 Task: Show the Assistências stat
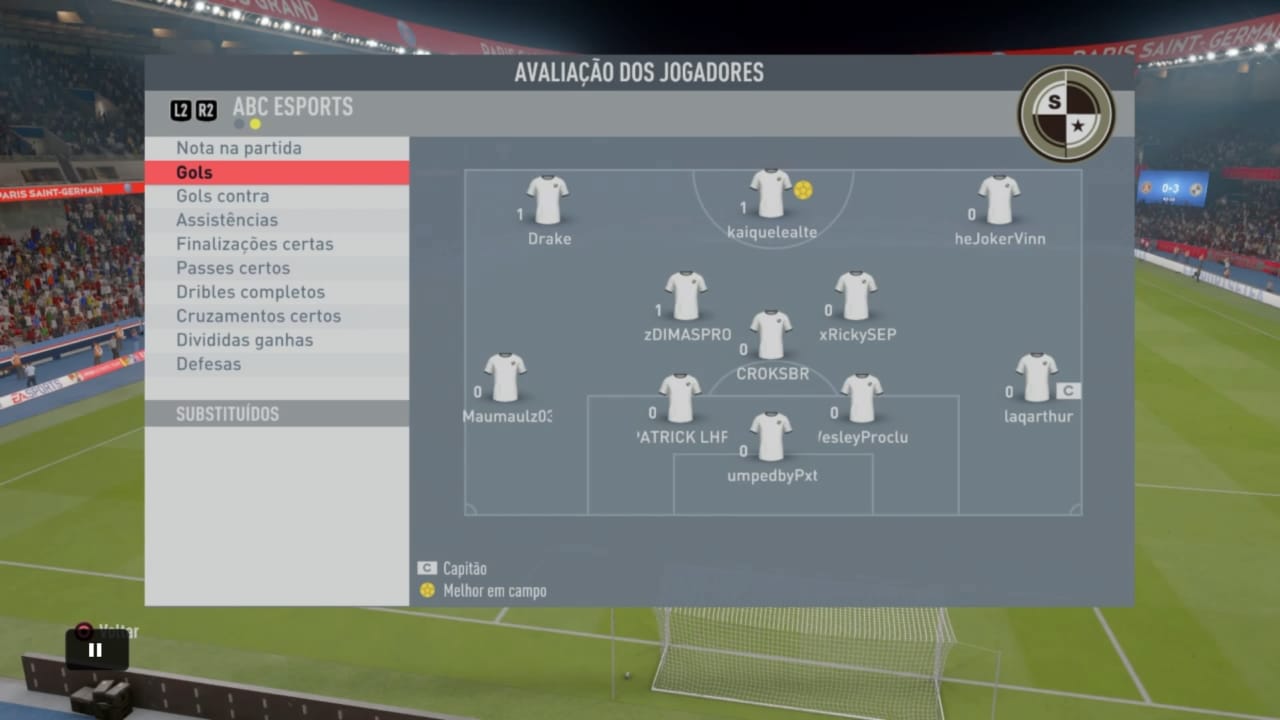click(x=227, y=220)
